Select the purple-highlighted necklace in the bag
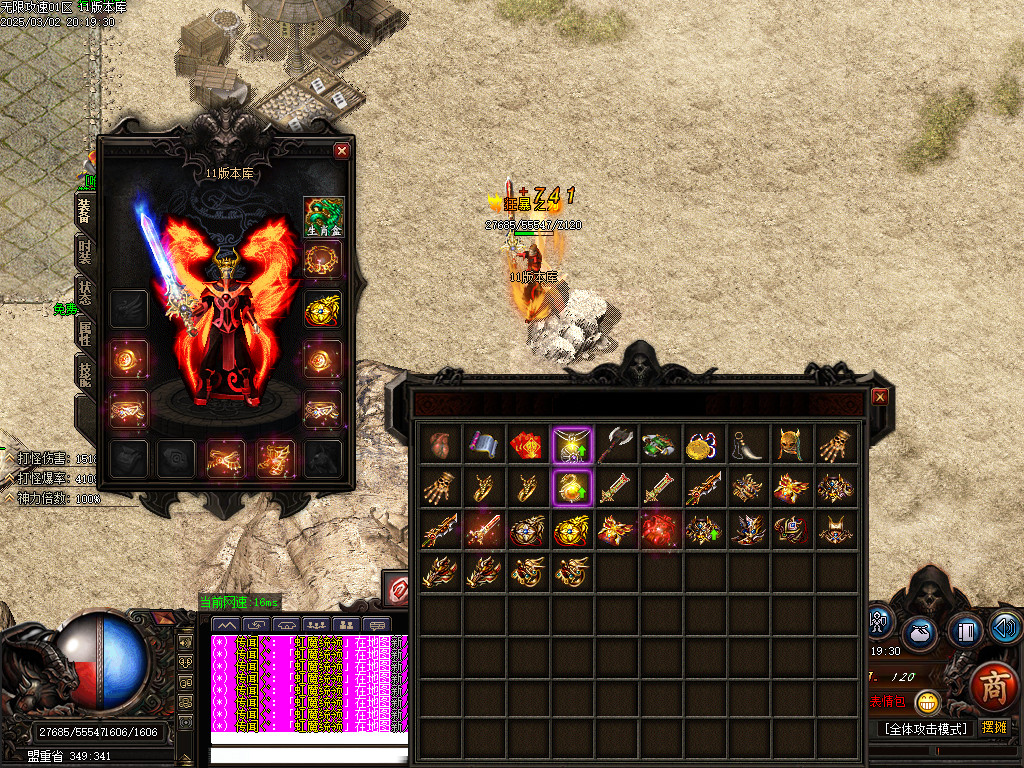This screenshot has height=768, width=1024. (x=573, y=444)
